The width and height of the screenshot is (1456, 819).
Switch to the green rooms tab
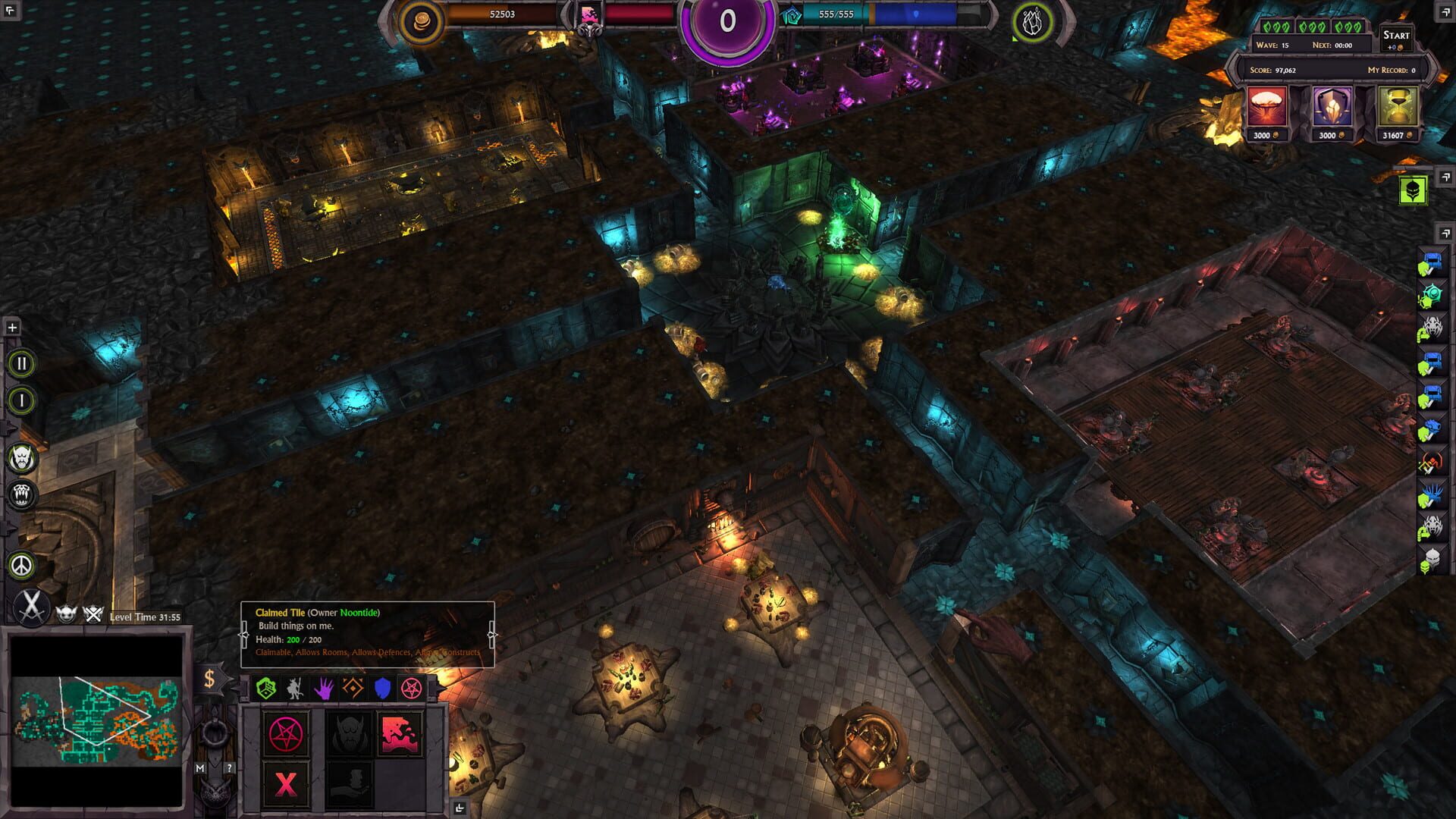[266, 689]
